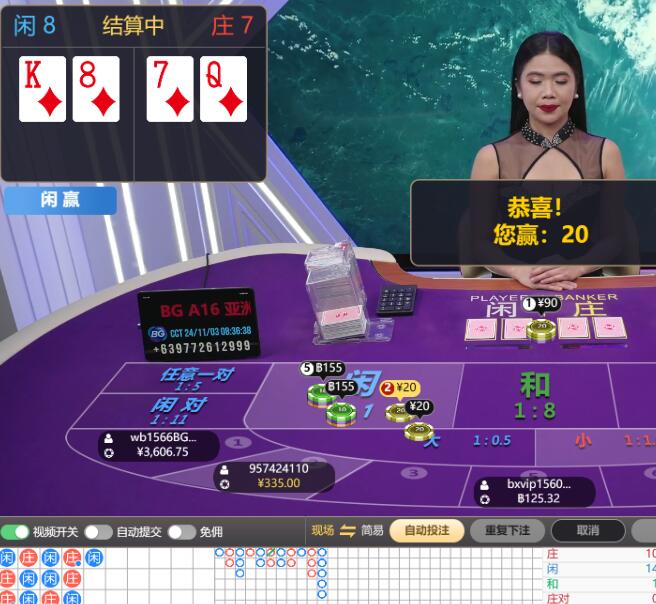Viewport: 656px width, 604px height.
Task: Click the blue 闲赢 result banner
Action: coord(60,200)
